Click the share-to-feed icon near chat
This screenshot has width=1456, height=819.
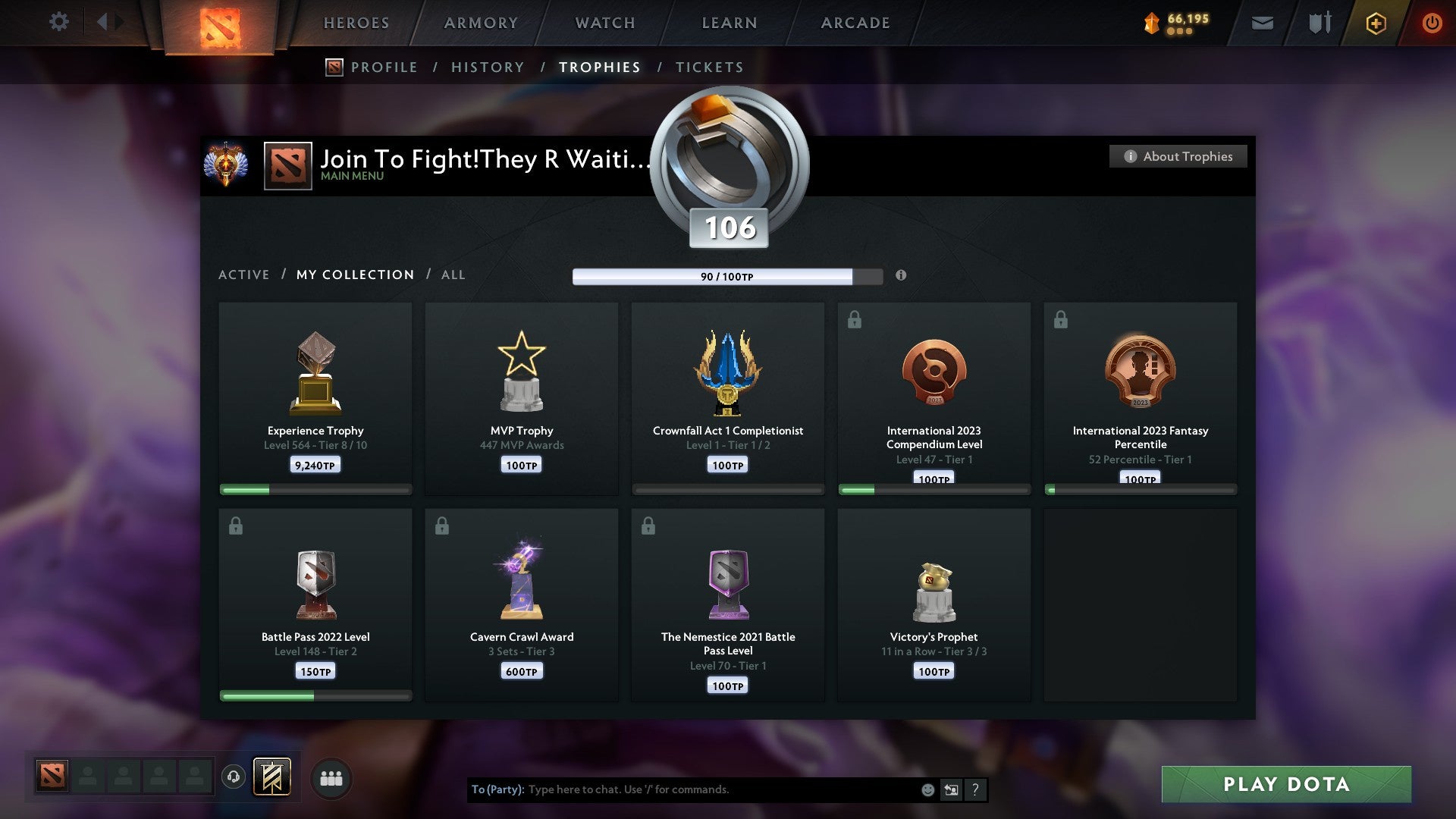pos(952,789)
